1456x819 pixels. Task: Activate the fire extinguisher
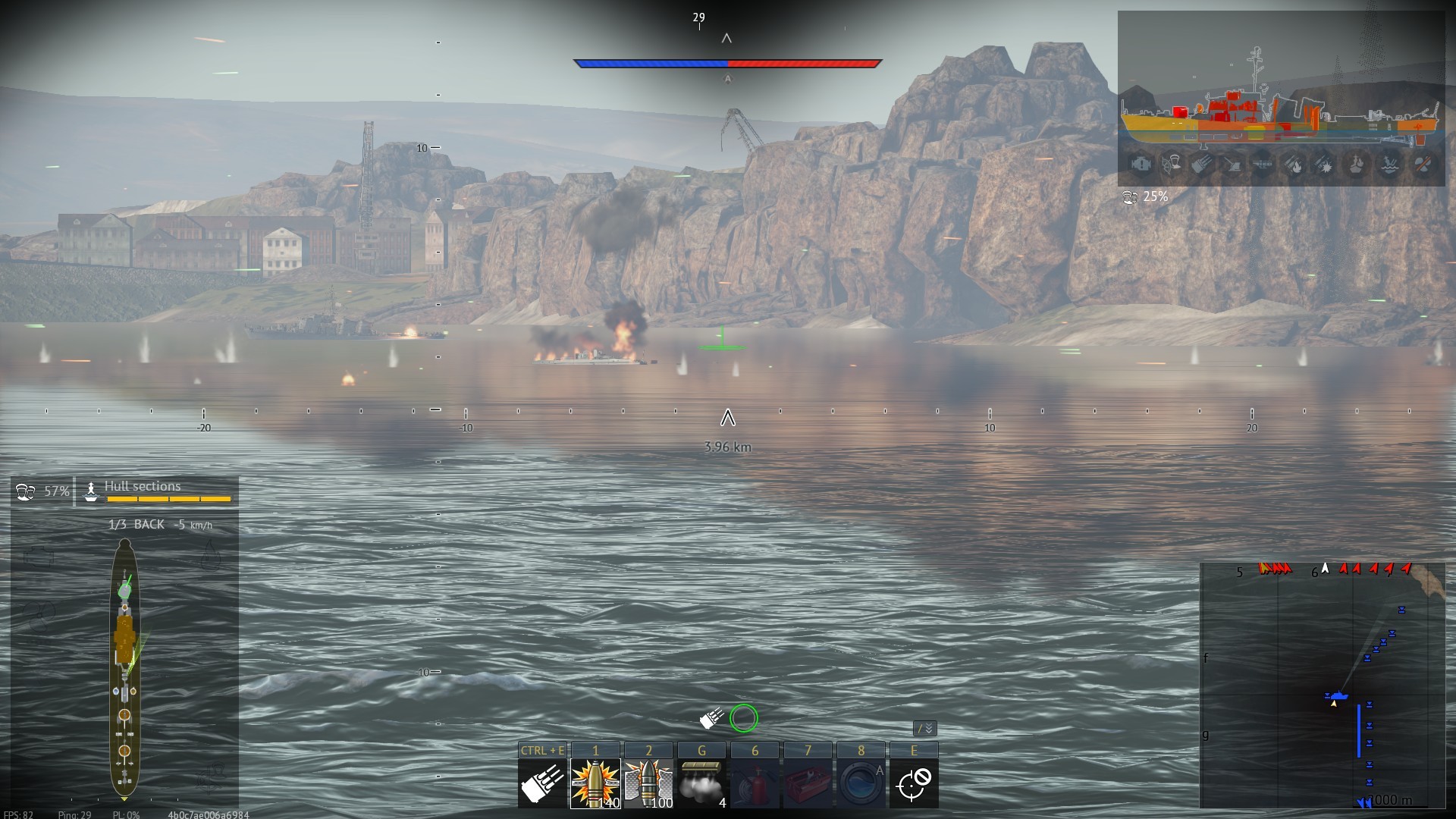pyautogui.click(x=755, y=783)
